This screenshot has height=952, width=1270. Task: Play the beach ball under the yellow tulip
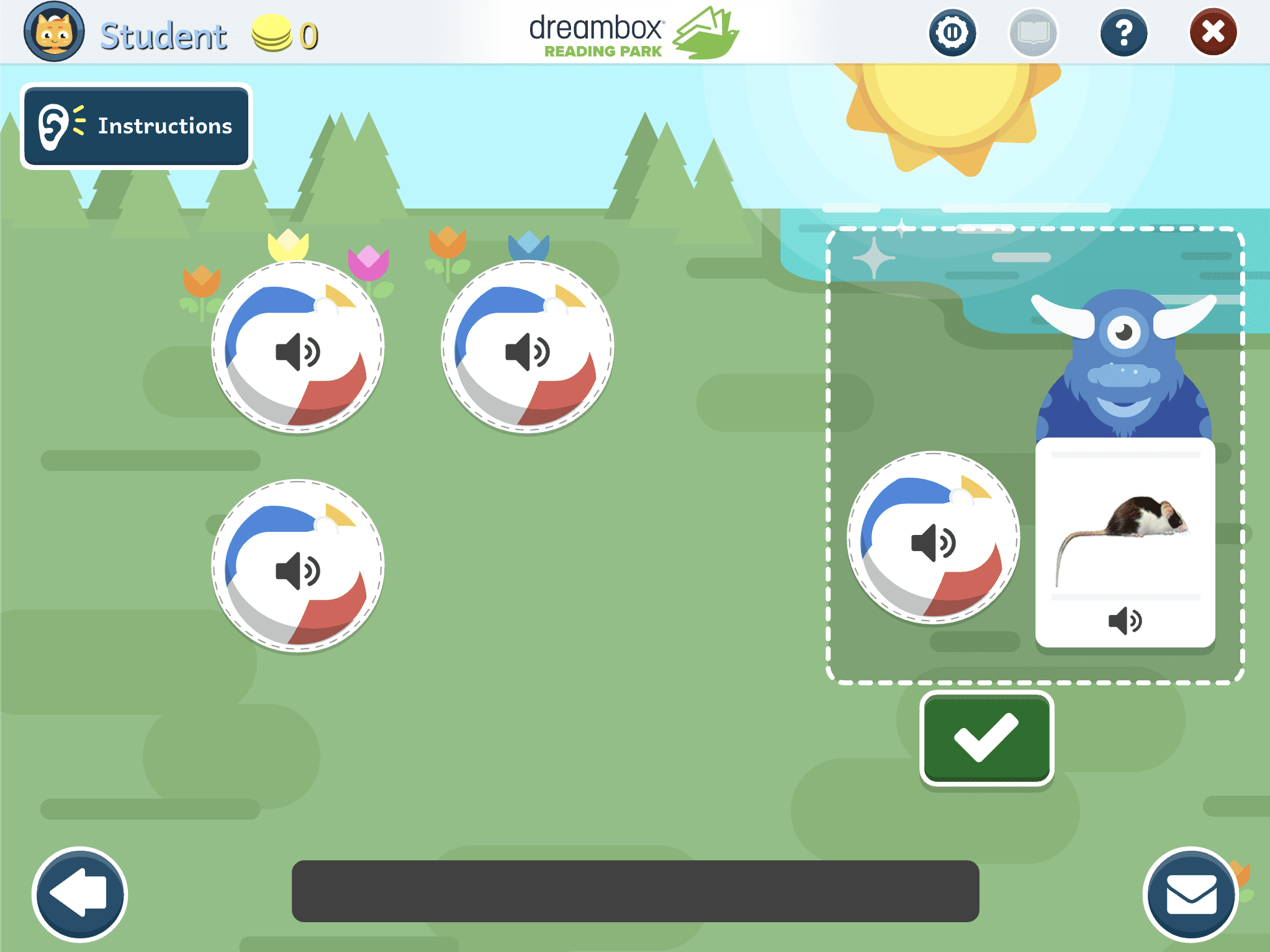click(298, 348)
